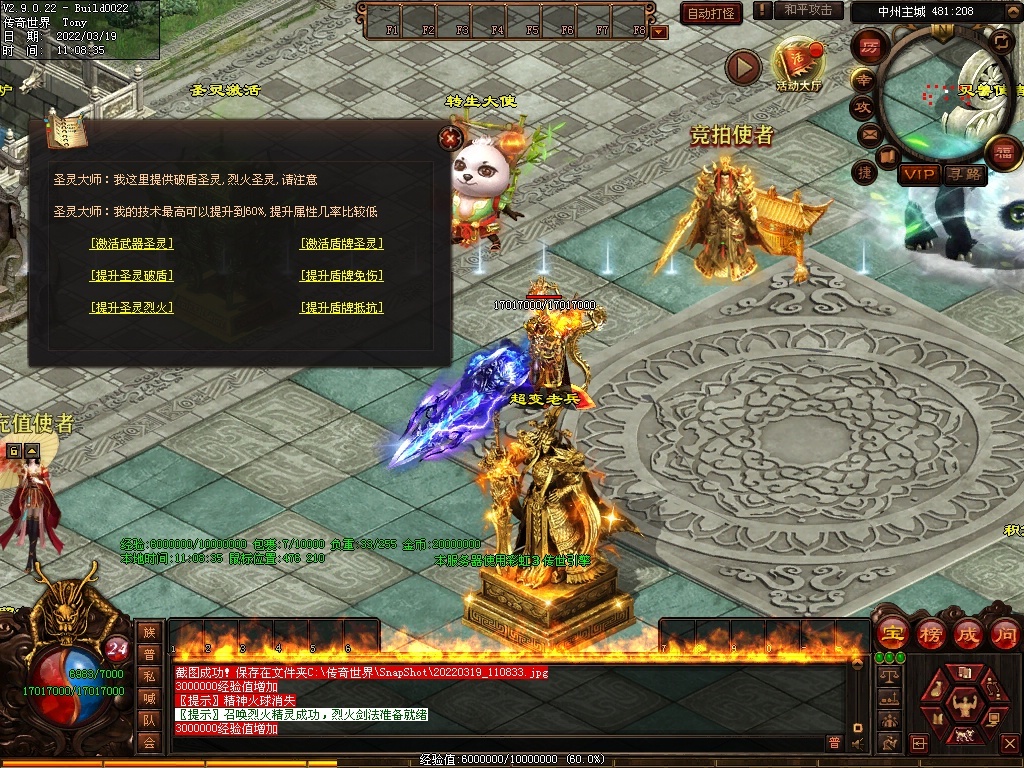Select the 提升圣灵烈火 option
This screenshot has width=1024, height=768.
point(132,307)
